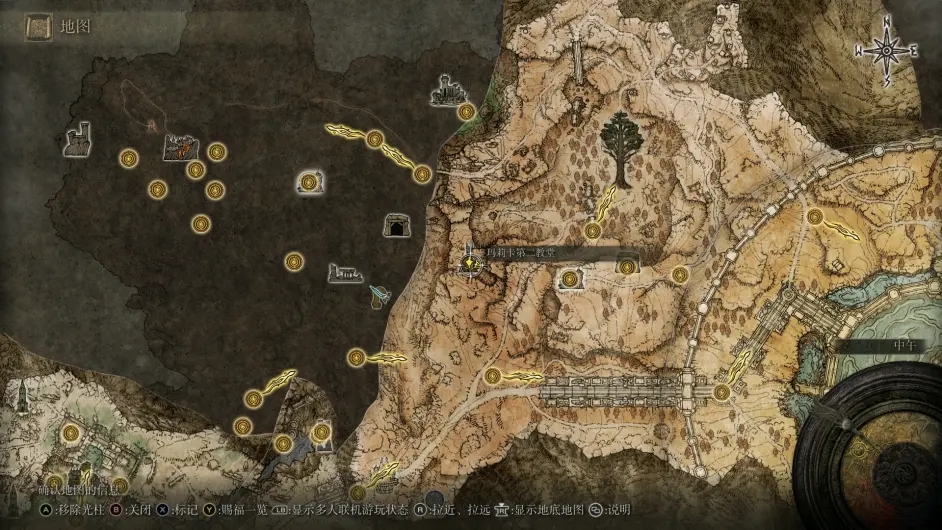Image resolution: width=942 pixels, height=530 pixels.
Task: Choose the grace marker inside the building outline
Action: click(310, 182)
